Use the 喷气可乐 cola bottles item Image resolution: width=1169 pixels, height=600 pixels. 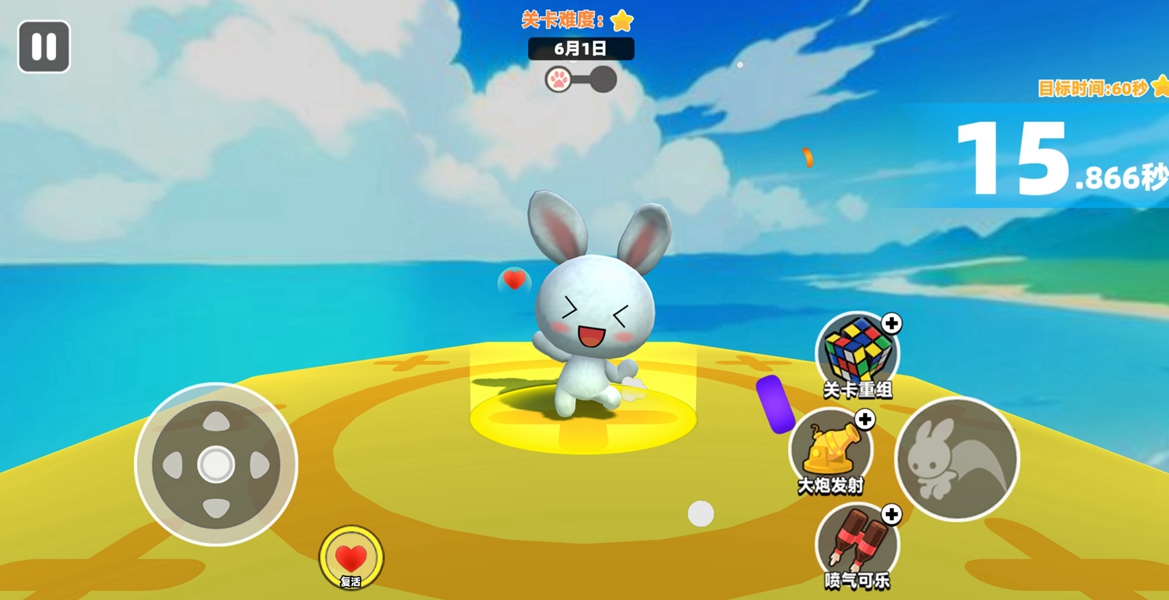[855, 543]
